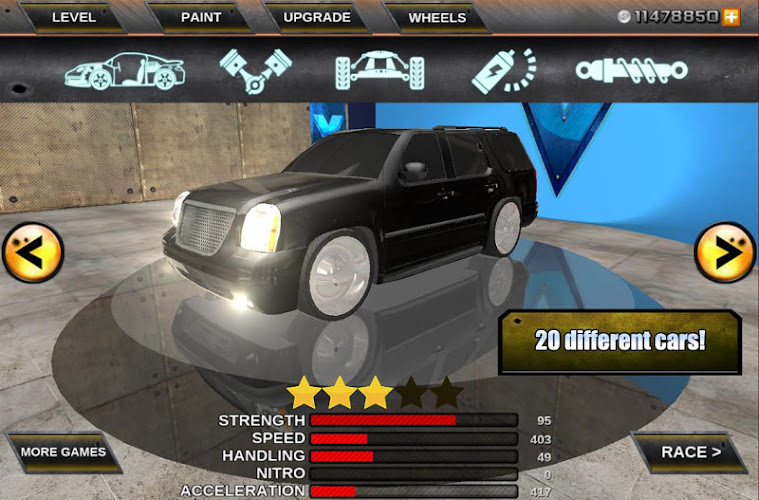Select the Upgrade tab
The height and width of the screenshot is (500, 759).
[317, 17]
